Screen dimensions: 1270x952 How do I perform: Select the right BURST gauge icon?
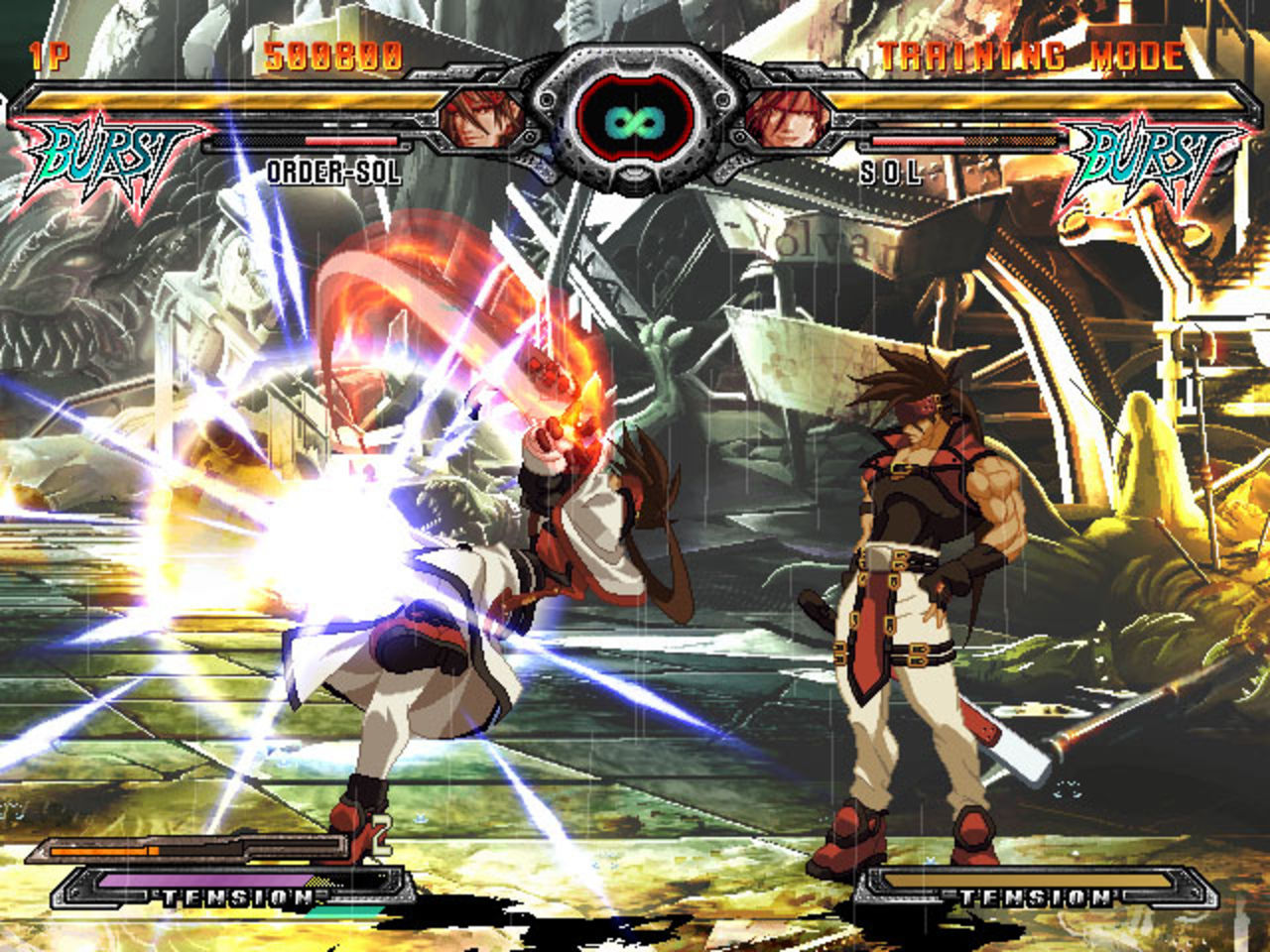pos(1156,151)
